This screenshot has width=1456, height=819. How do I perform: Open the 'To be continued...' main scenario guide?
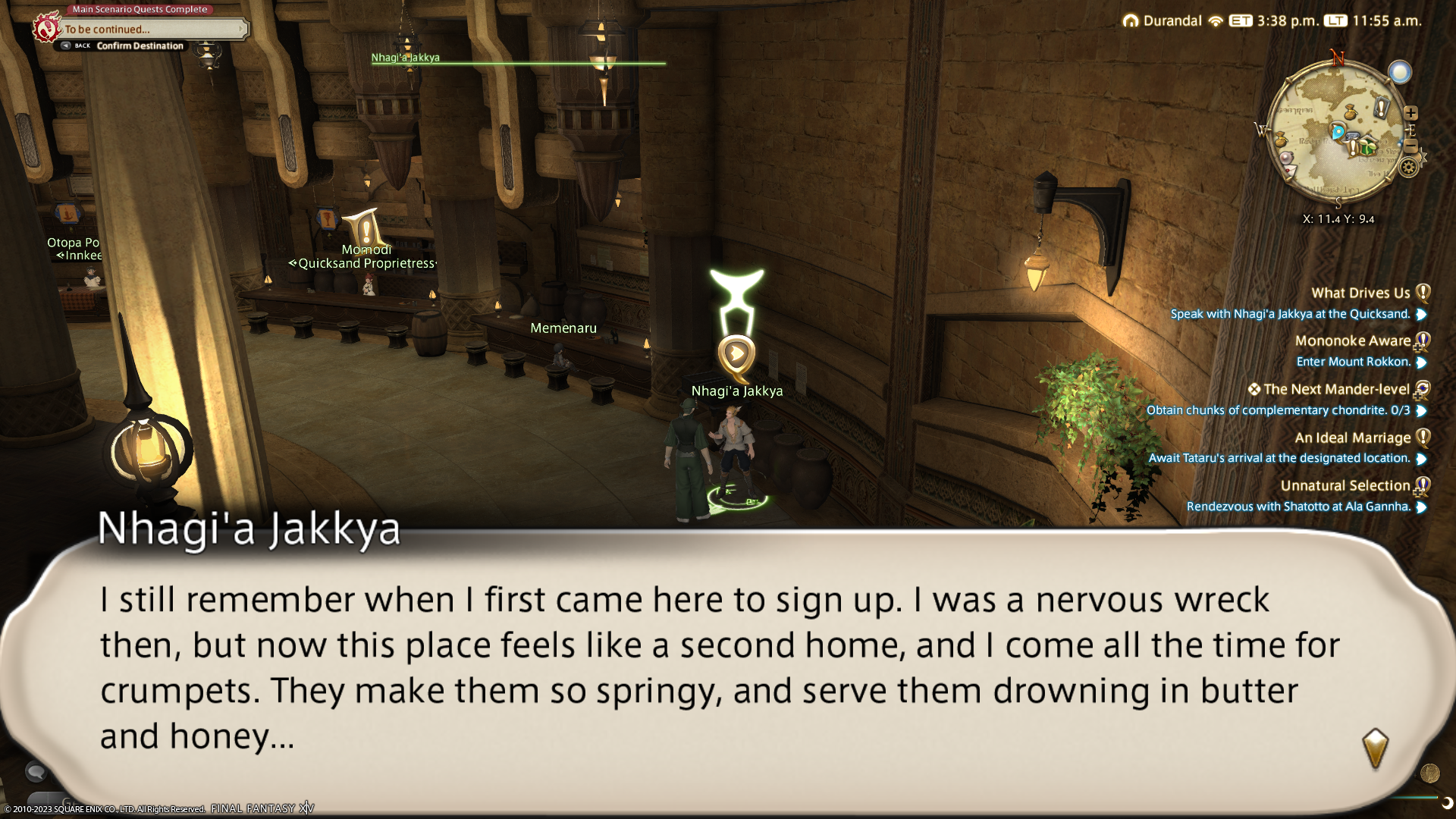coord(152,30)
